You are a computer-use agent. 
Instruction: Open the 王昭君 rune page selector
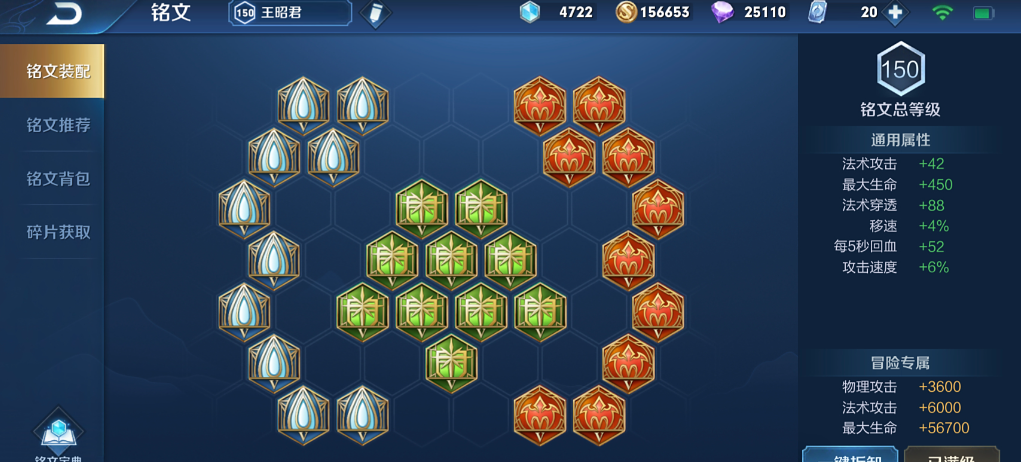pos(290,13)
